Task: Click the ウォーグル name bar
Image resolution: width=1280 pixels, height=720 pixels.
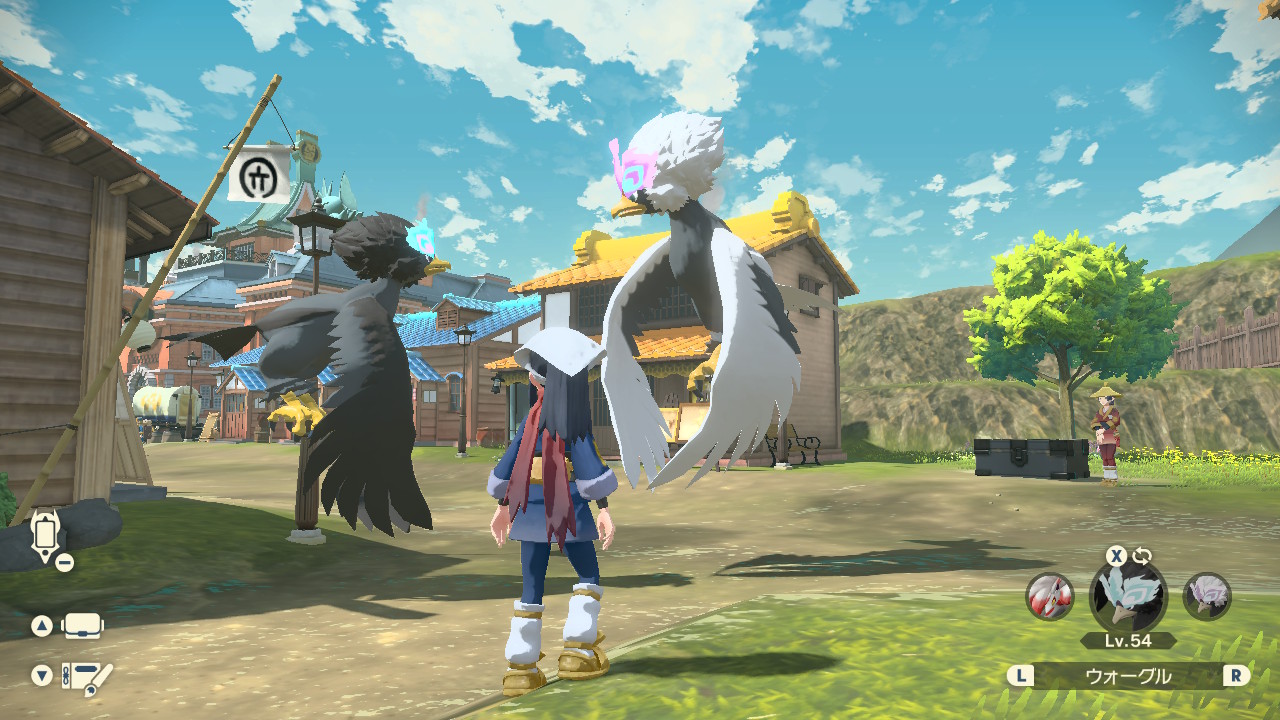Action: pos(1128,676)
